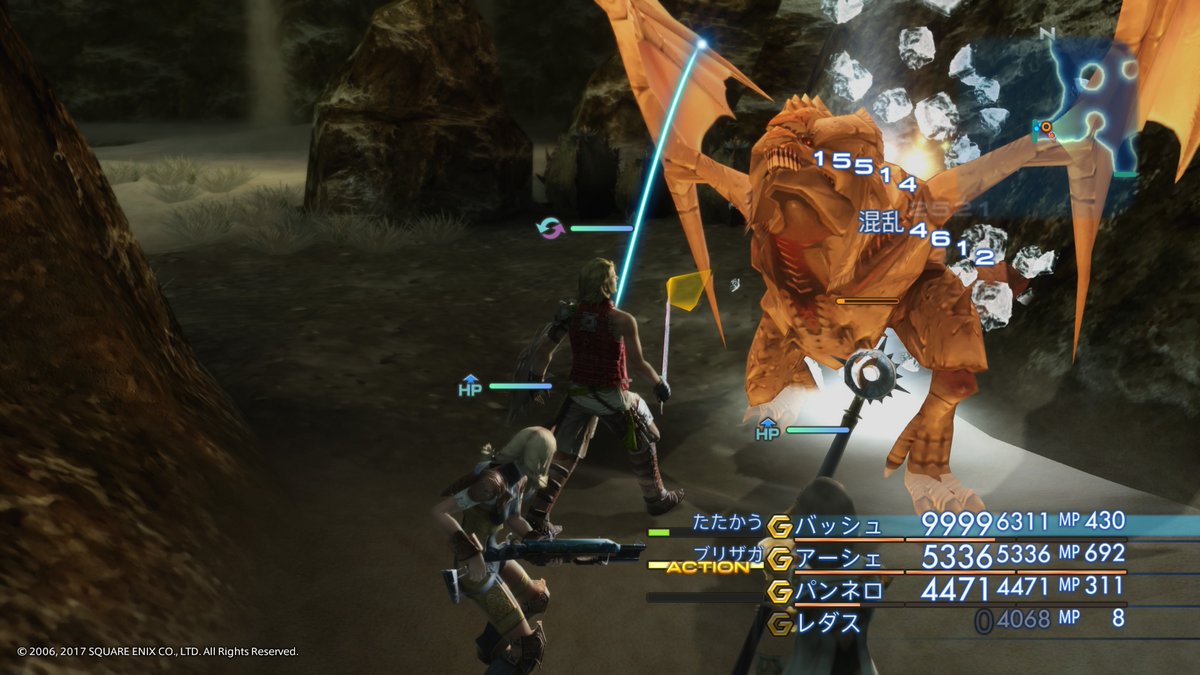Select パンネロ's party row

pyautogui.click(x=839, y=591)
